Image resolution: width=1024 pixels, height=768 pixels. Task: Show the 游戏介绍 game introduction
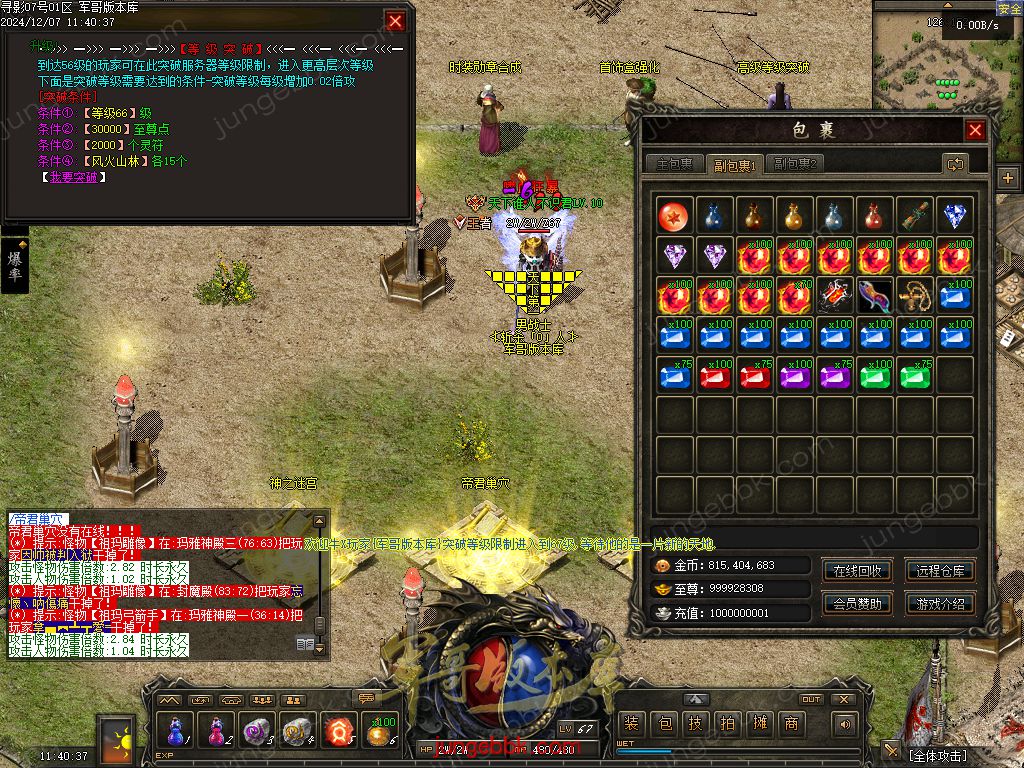pos(940,604)
